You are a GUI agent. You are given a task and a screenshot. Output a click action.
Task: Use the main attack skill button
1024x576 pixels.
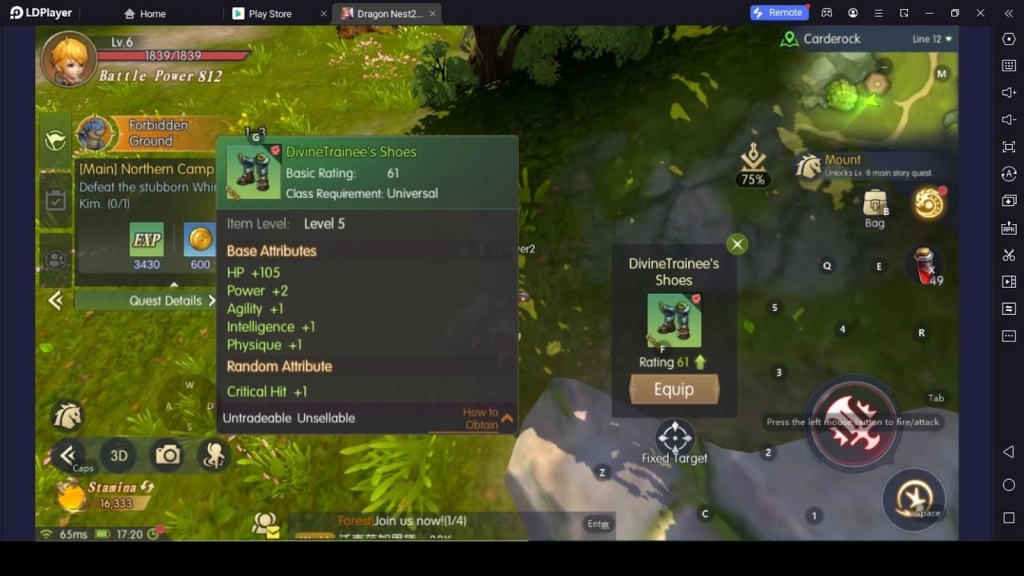[x=852, y=422]
